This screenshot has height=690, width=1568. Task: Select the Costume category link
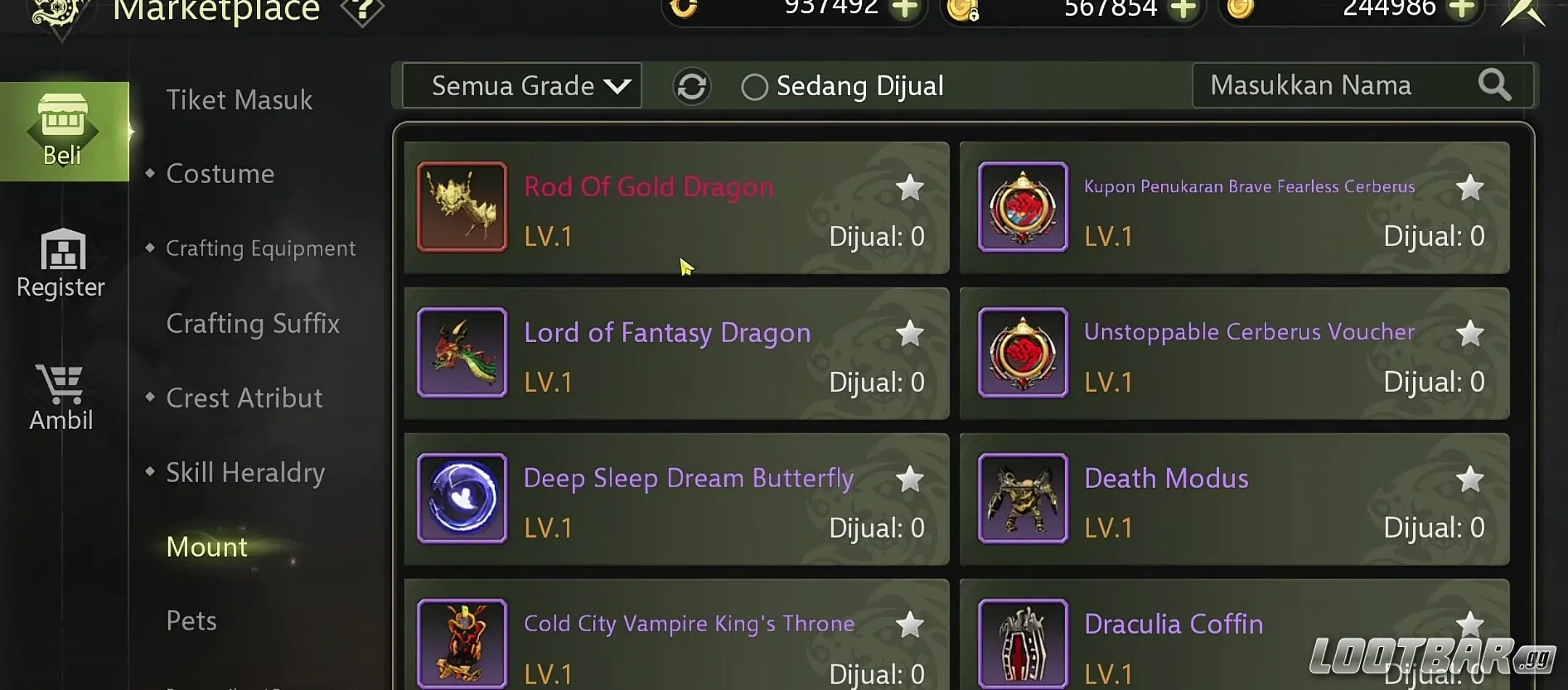(x=220, y=173)
